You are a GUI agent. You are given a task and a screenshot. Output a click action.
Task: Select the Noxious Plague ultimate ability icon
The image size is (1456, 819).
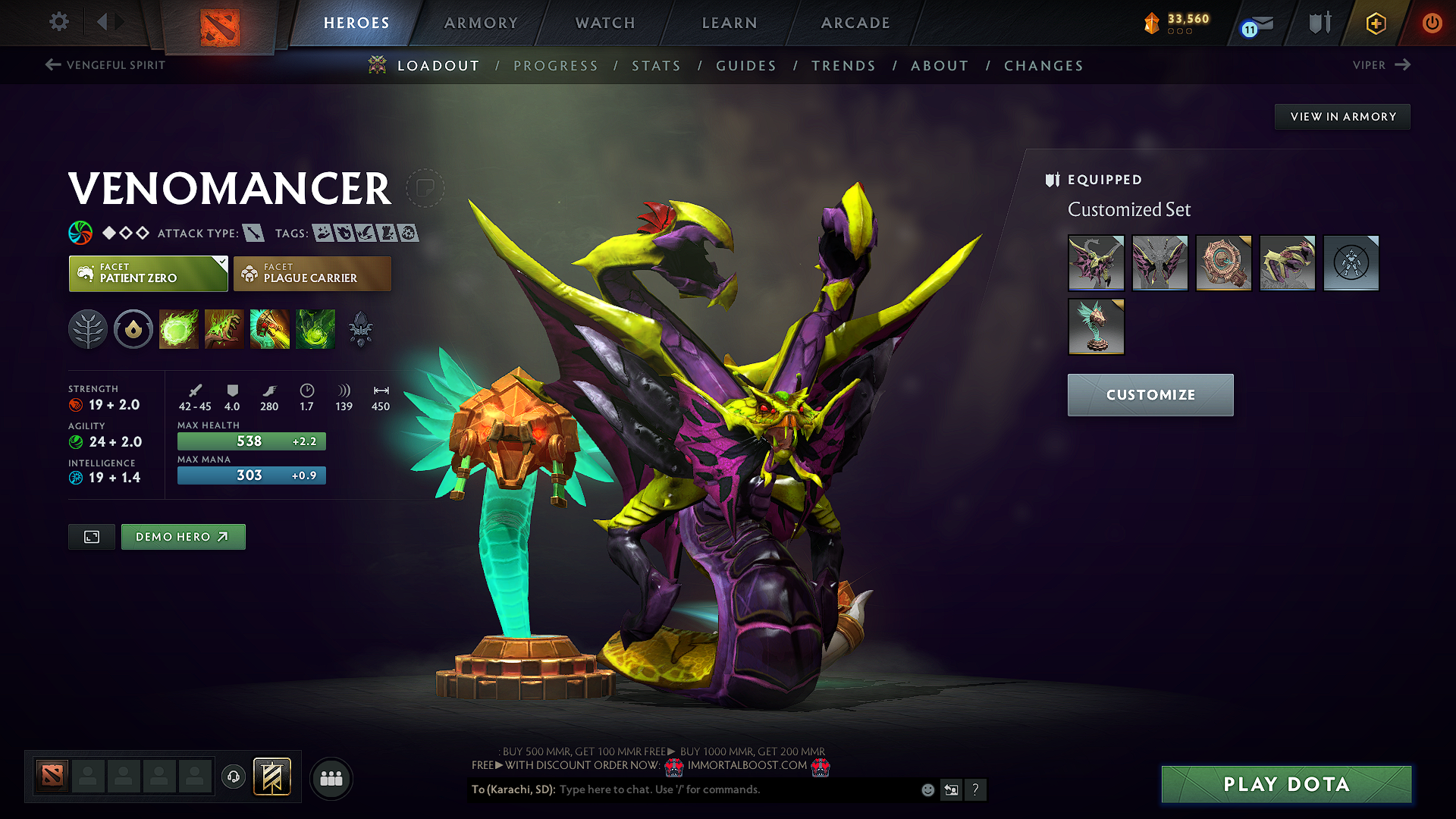coord(315,328)
